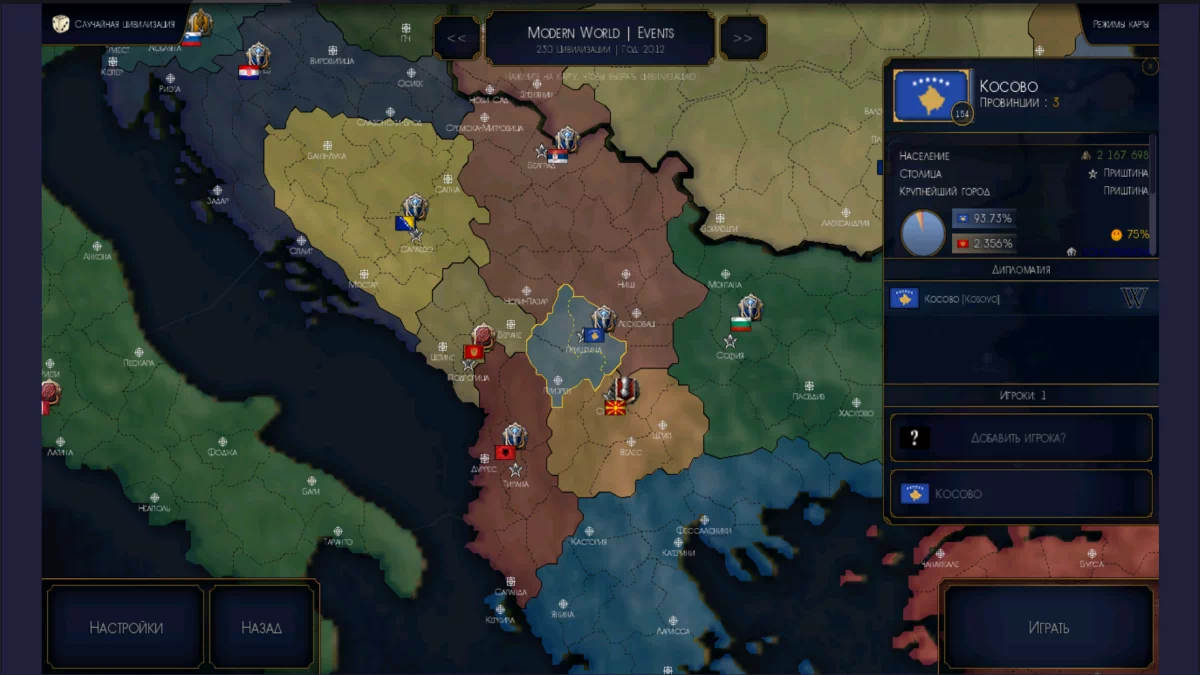Open the Режимы карты map modes menu

[1120, 23]
